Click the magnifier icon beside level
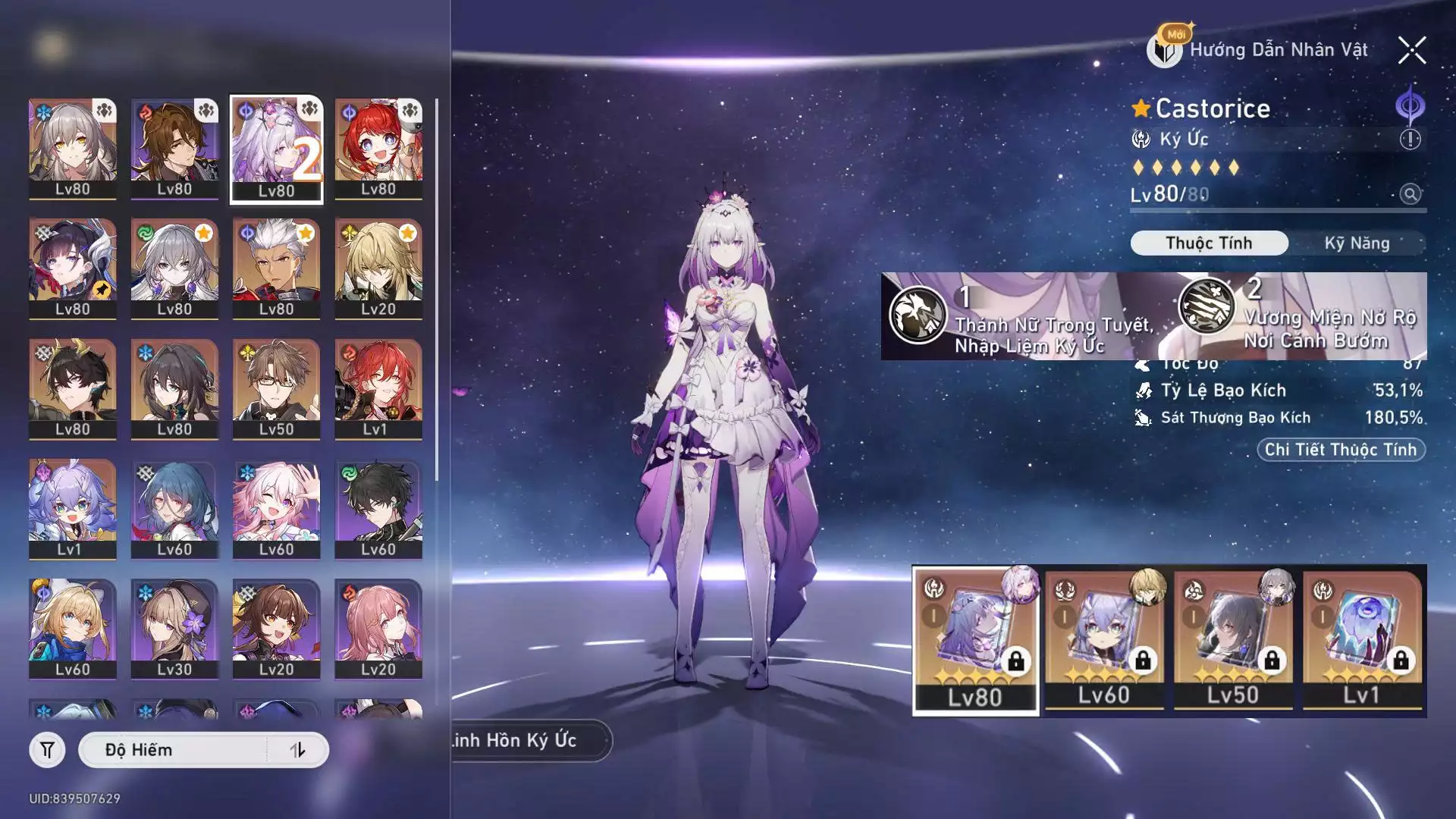The height and width of the screenshot is (819, 1456). (x=1410, y=194)
